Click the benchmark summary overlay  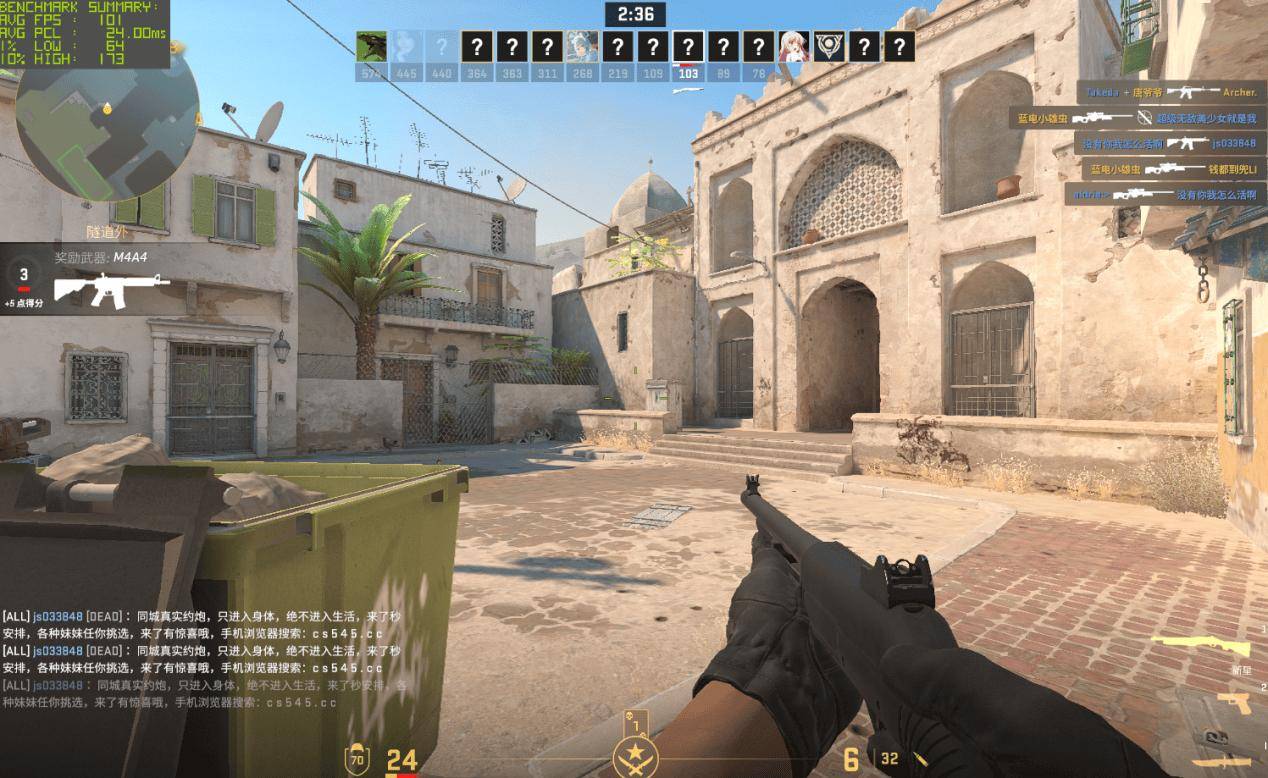85,33
